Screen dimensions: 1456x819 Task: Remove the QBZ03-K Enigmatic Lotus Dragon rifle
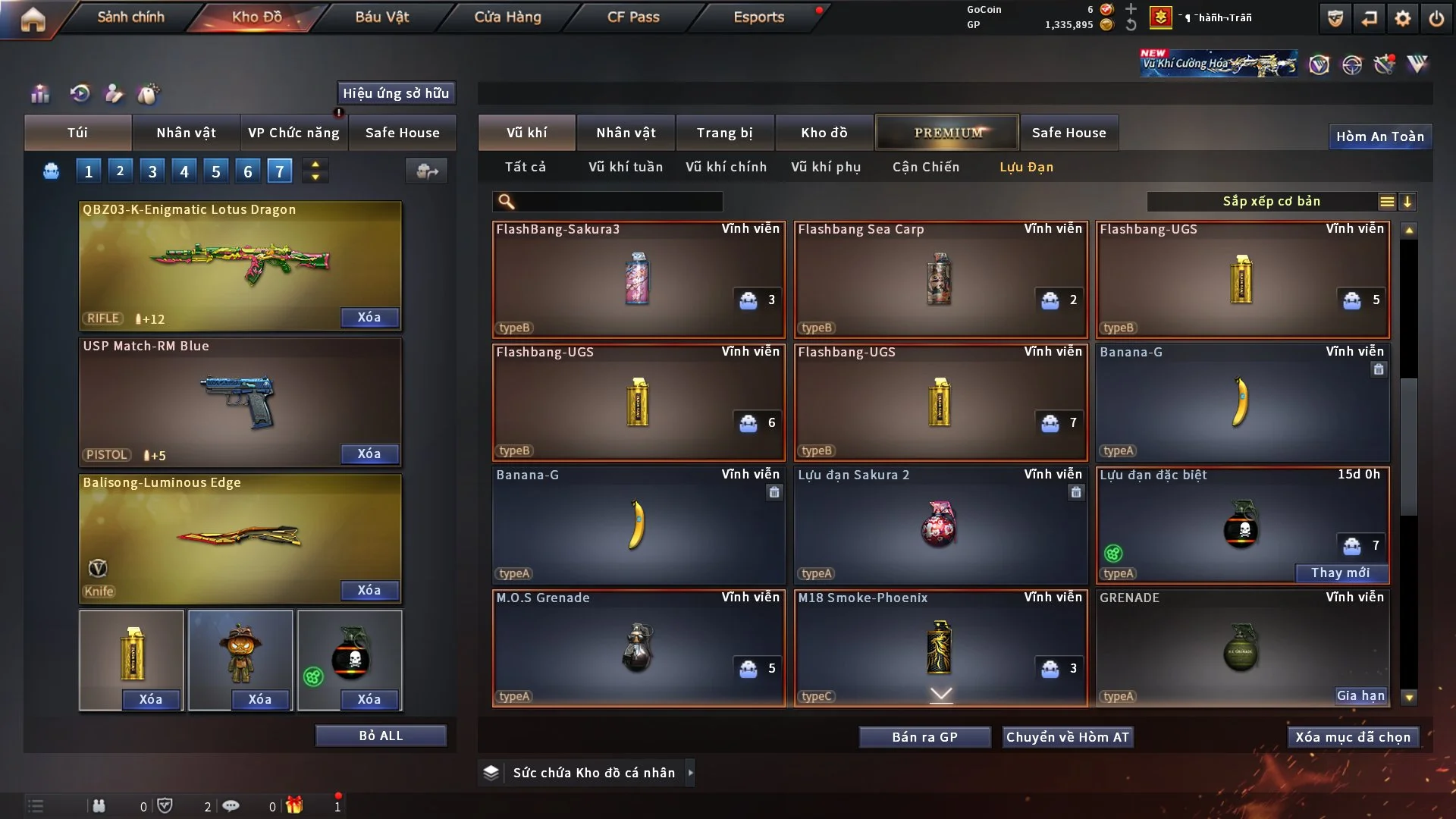point(369,317)
